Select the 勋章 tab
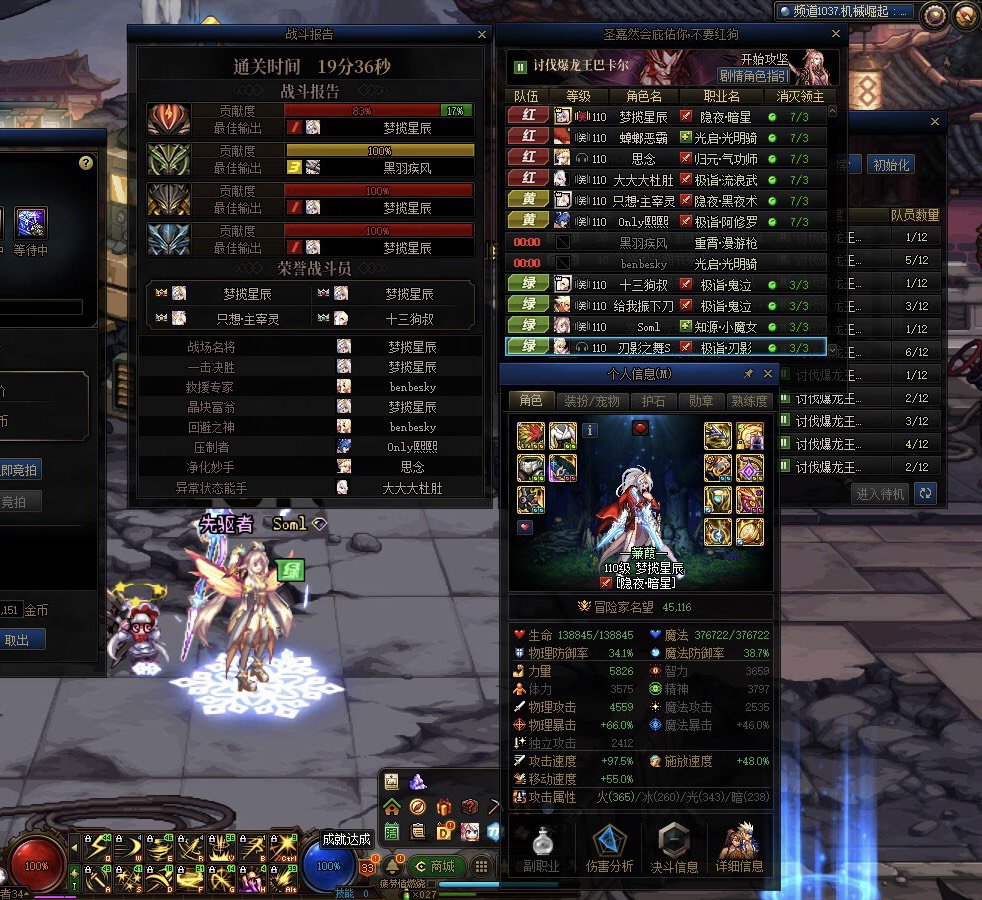Screen dimensions: 982x900 point(701,400)
